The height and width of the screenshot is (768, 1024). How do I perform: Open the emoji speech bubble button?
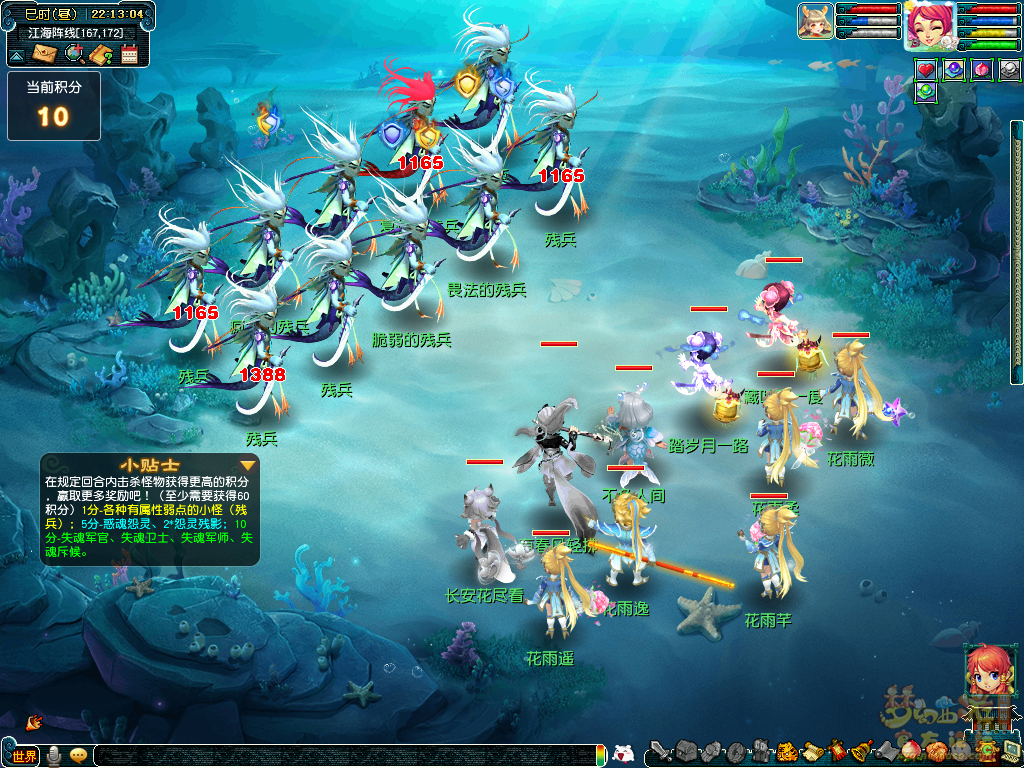click(78, 756)
